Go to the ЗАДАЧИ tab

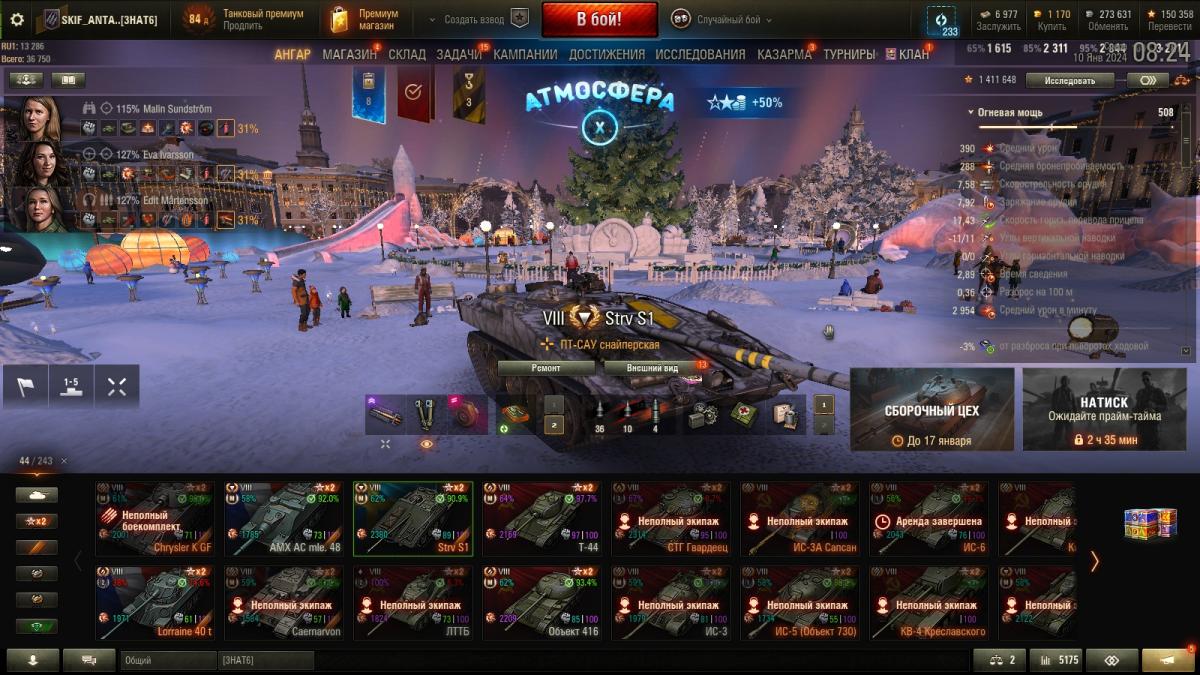(458, 54)
